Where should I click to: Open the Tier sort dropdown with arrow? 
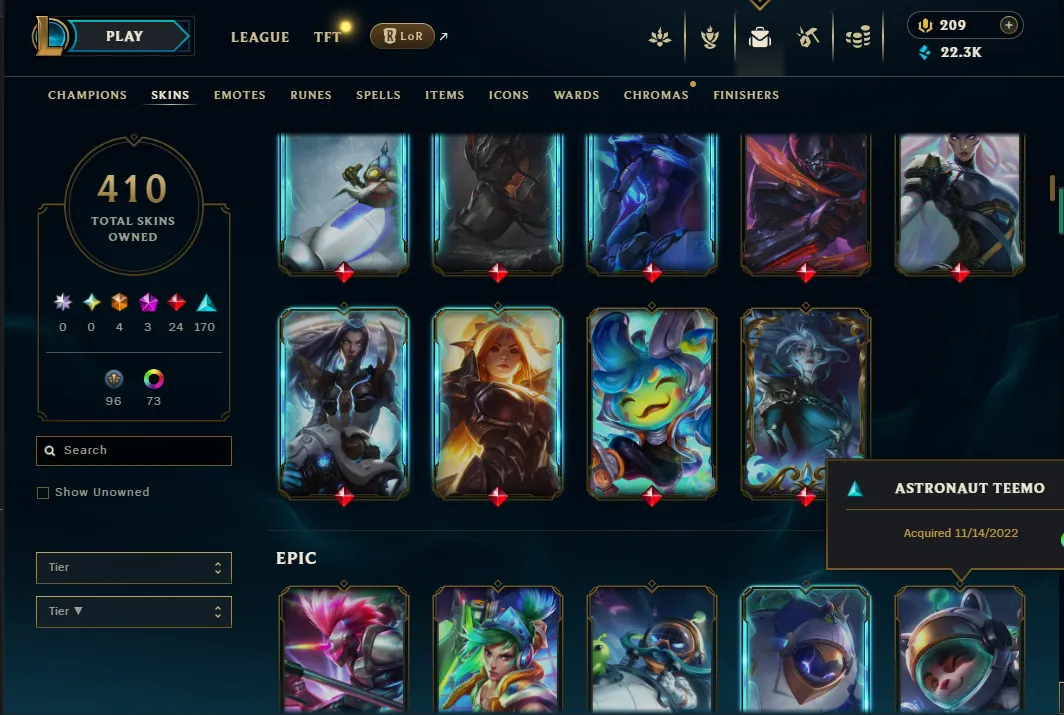(x=134, y=611)
